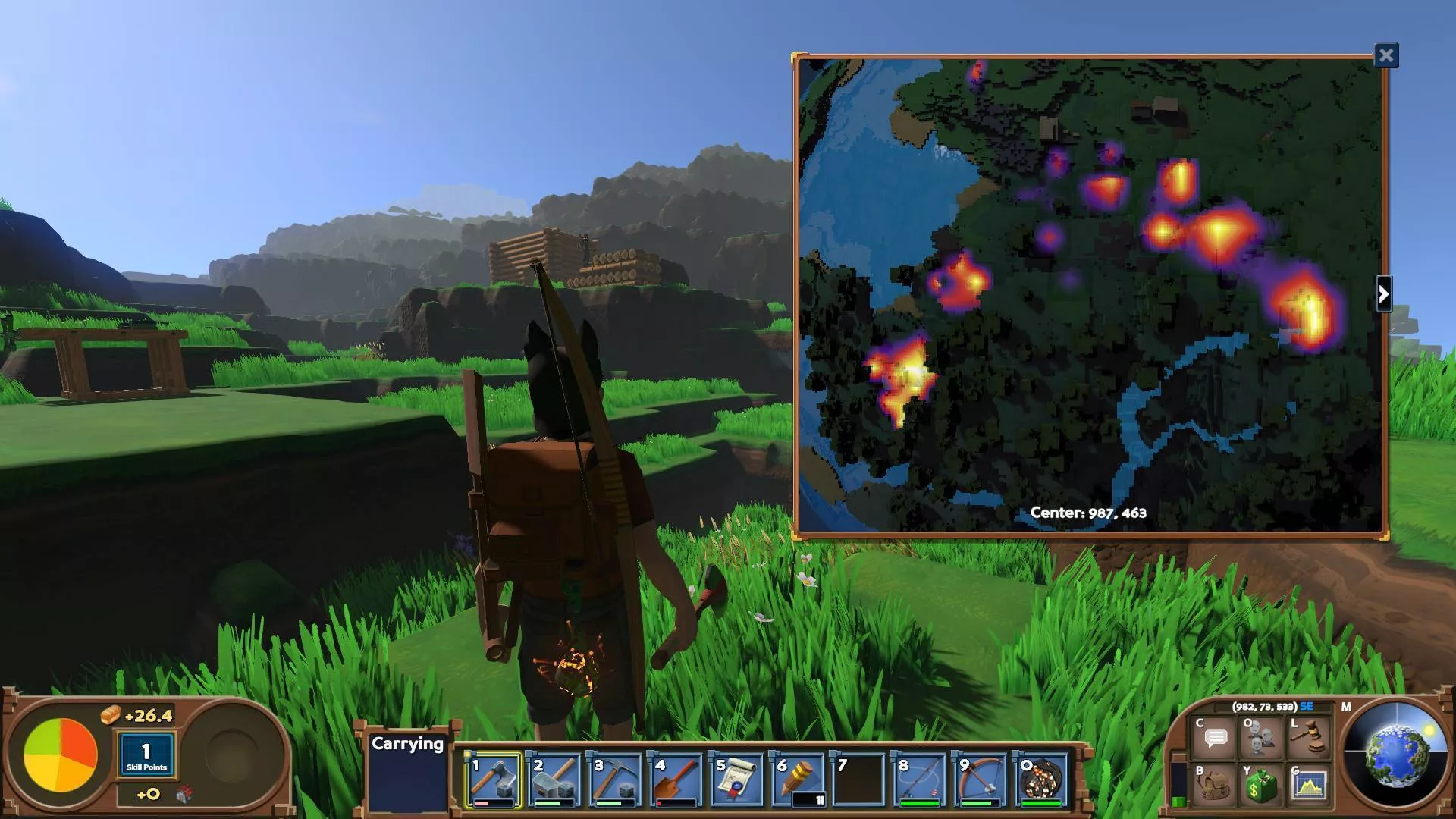
Task: Open the Skill Points panel
Action: 146,755
